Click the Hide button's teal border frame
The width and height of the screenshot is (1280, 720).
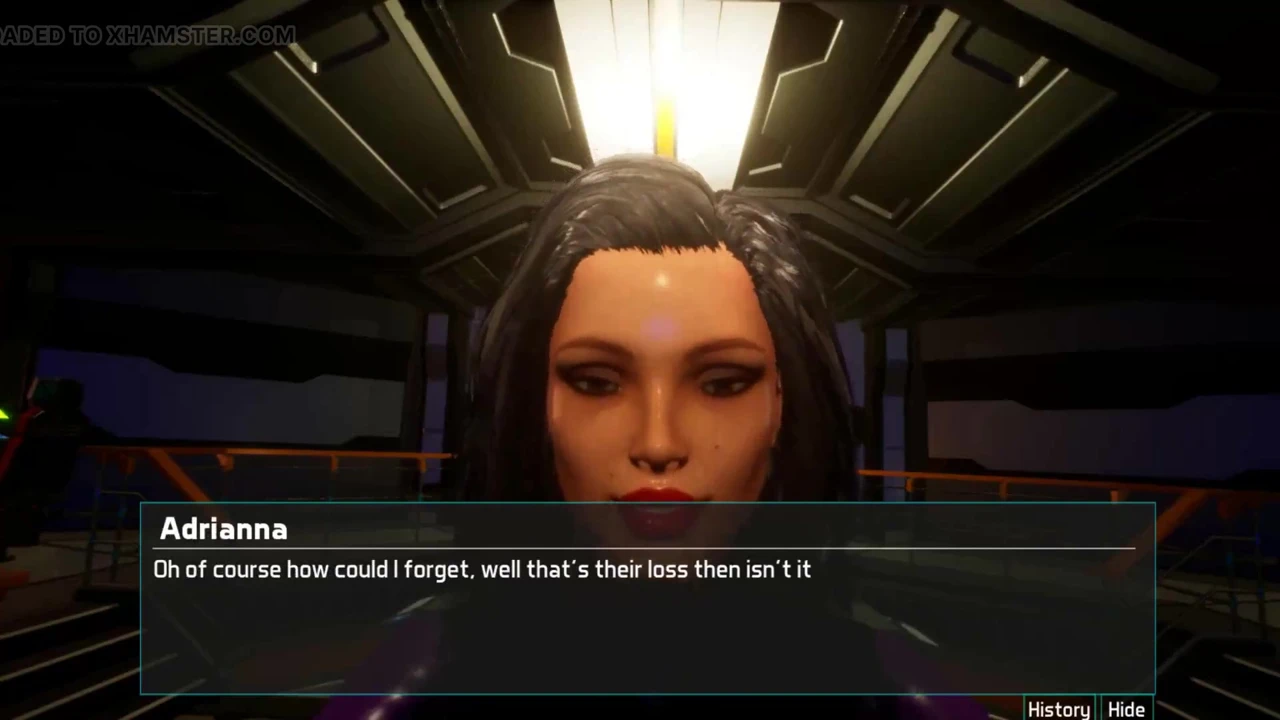[x=1103, y=709]
